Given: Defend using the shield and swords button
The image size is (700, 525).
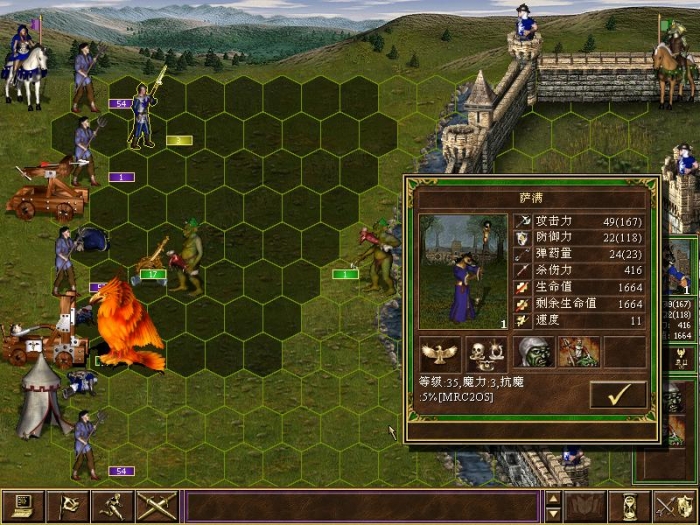Looking at the screenshot, I should (x=675, y=506).
